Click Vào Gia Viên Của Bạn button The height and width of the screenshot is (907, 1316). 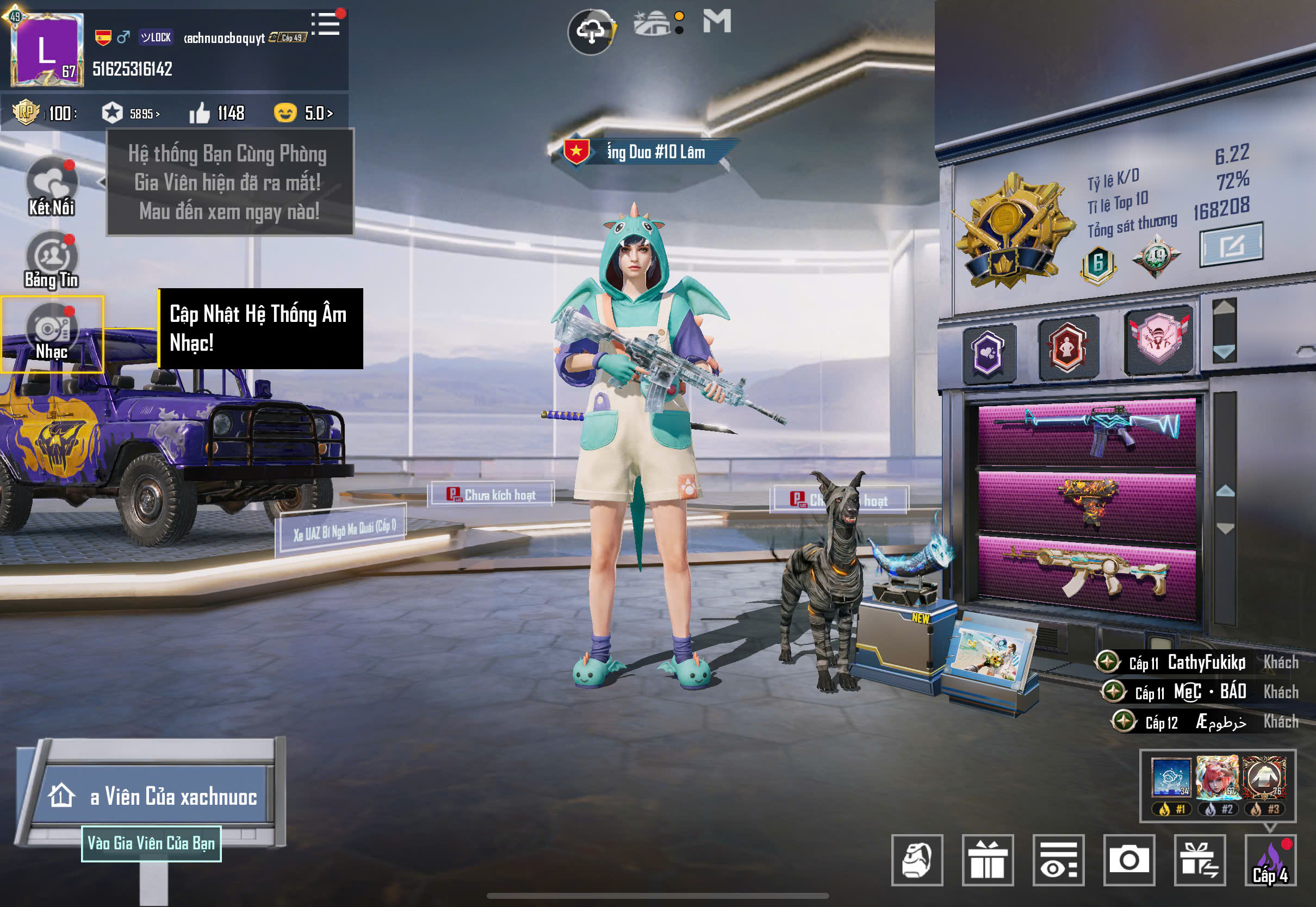pos(151,843)
